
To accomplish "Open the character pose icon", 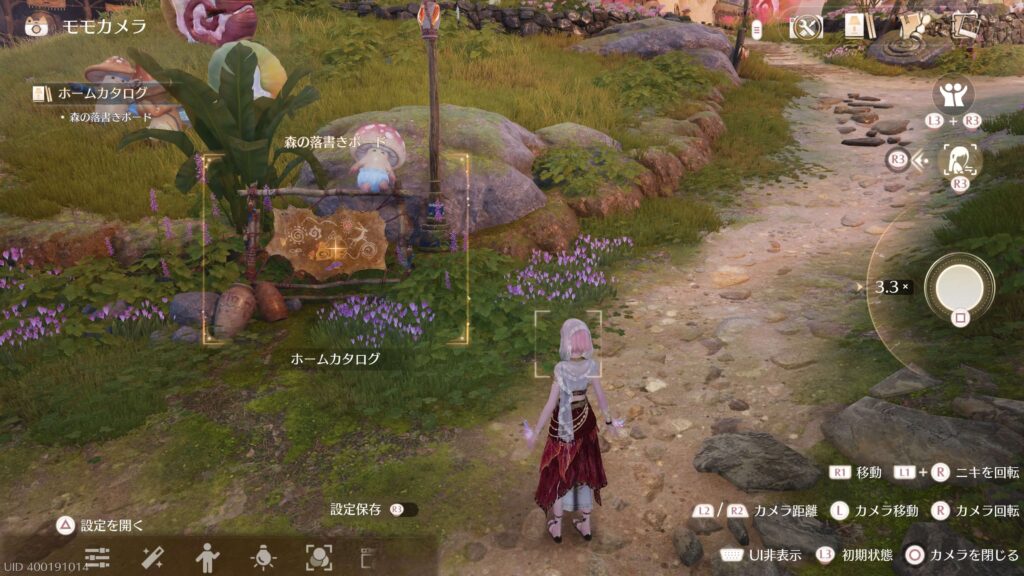I will pos(208,557).
